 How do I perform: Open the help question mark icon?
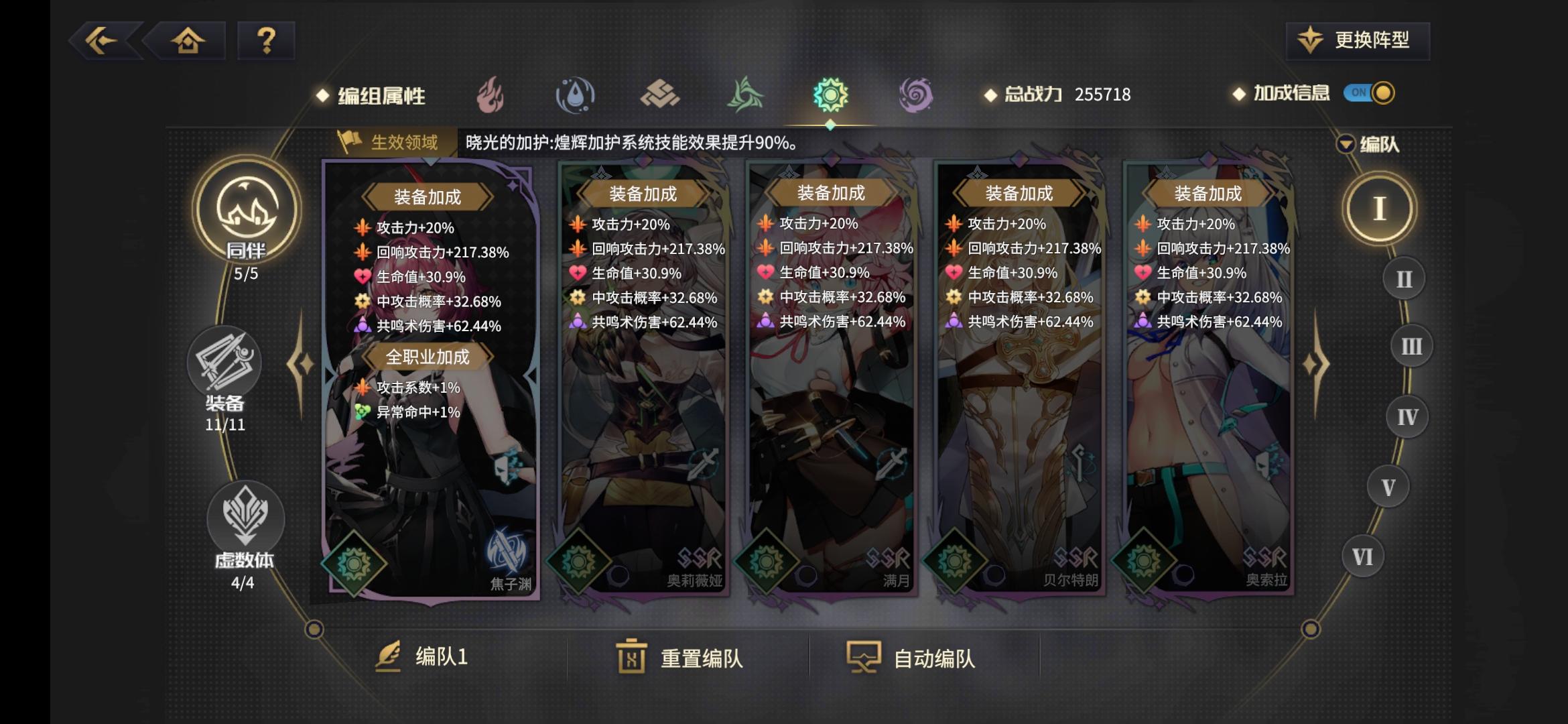265,42
